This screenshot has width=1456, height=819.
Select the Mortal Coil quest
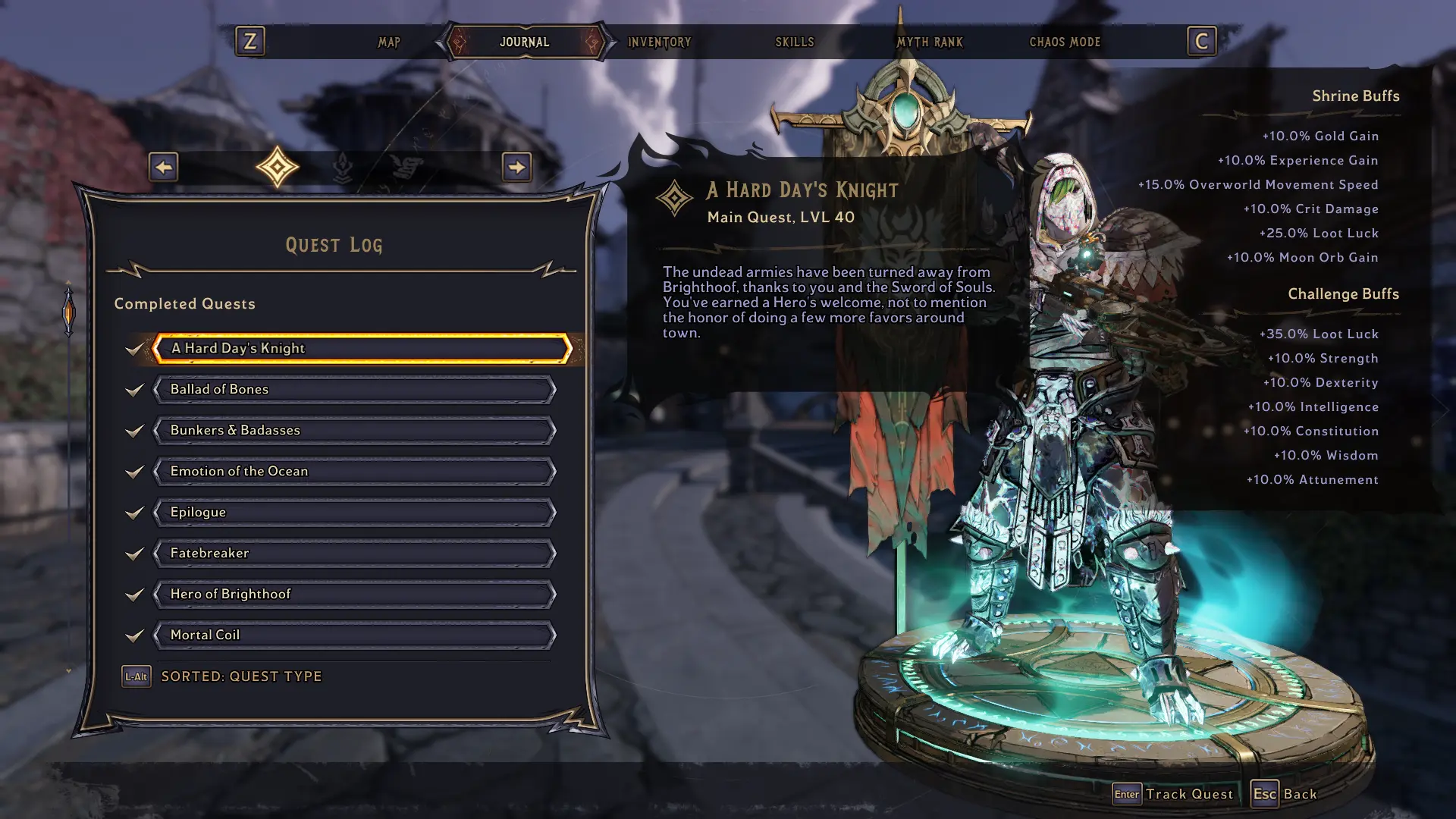pyautogui.click(x=355, y=635)
